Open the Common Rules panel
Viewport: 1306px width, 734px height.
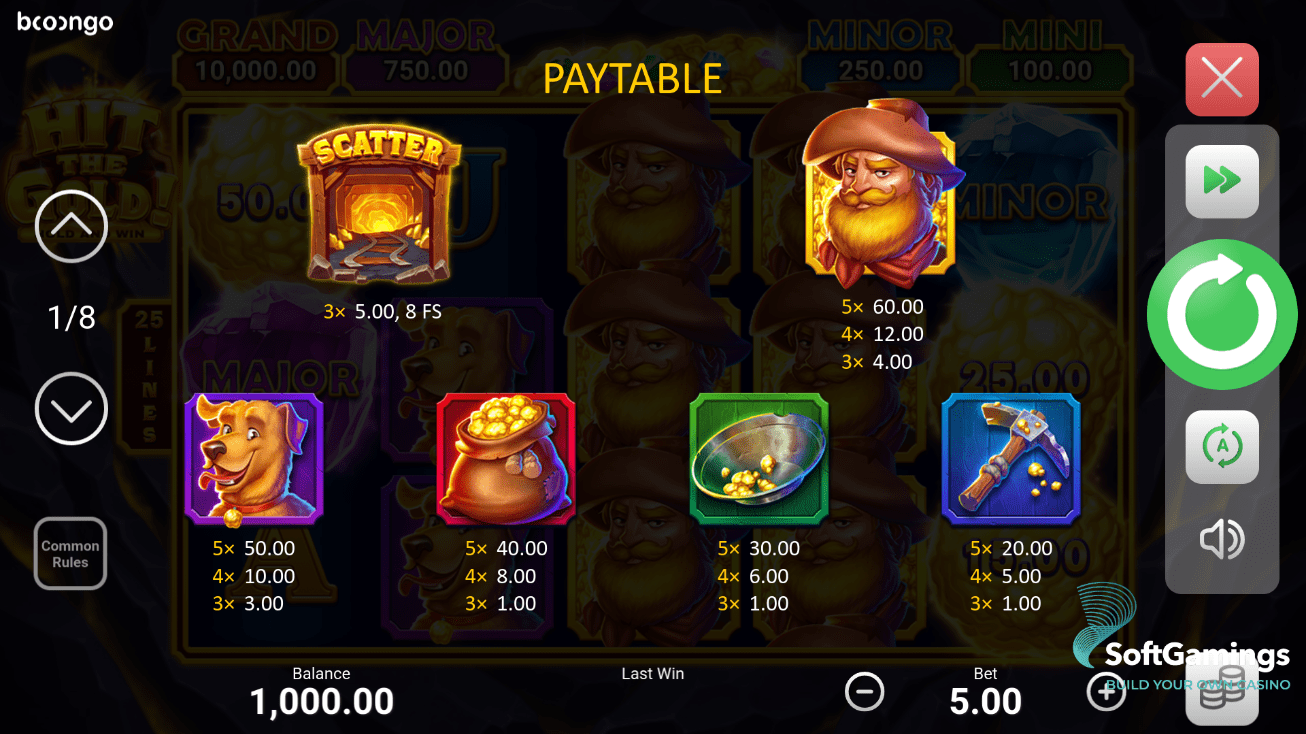point(70,553)
